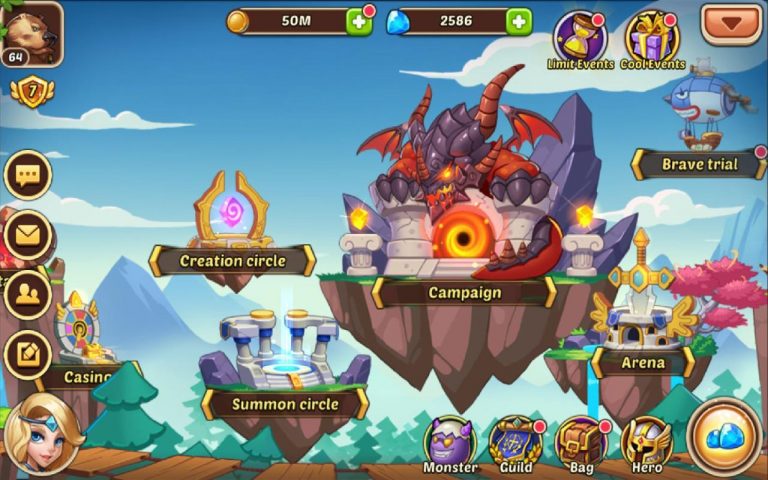Open the chat speech bubble button
This screenshot has height=480, width=768.
[27, 176]
